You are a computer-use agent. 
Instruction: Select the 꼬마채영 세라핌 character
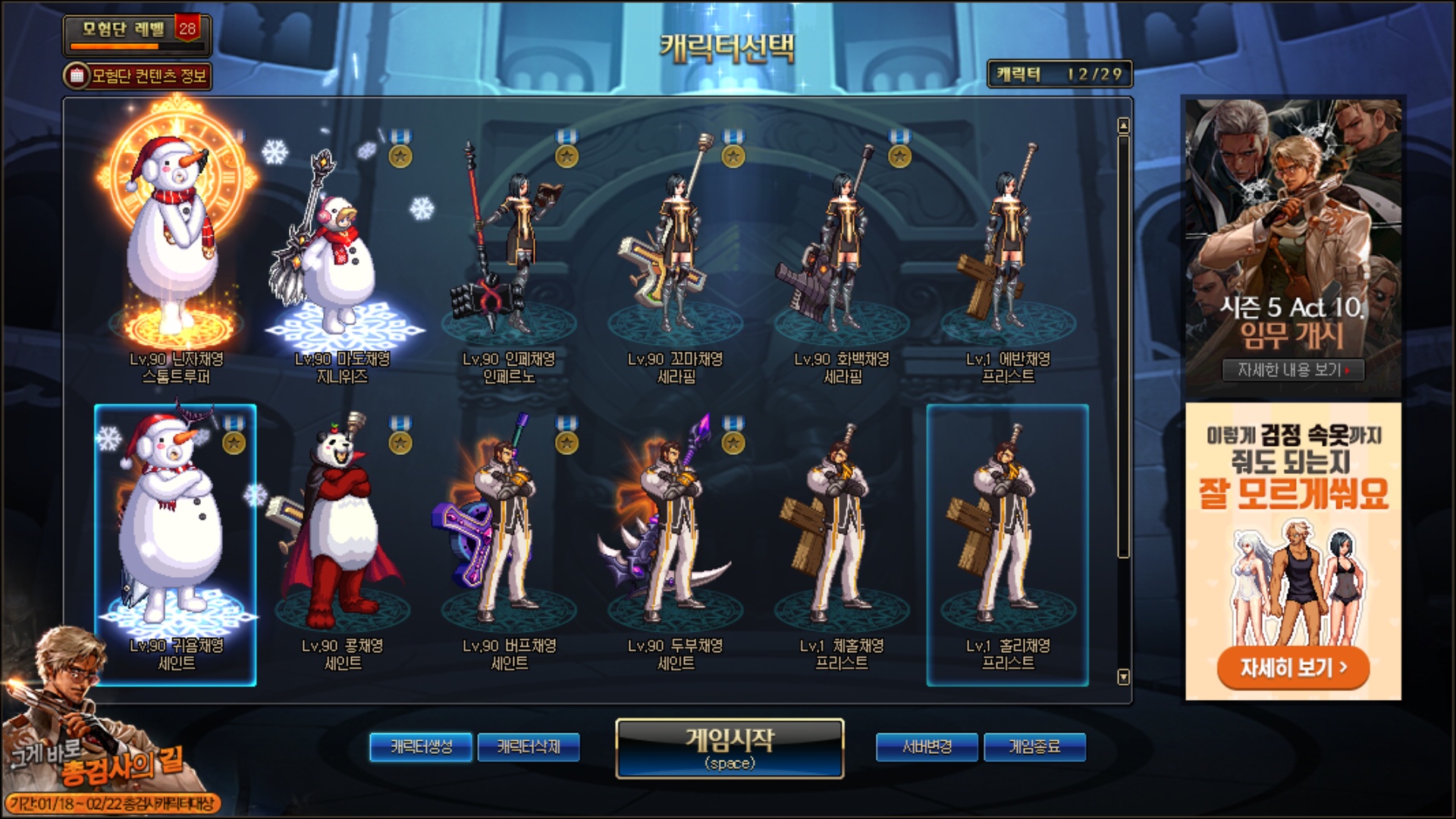675,258
